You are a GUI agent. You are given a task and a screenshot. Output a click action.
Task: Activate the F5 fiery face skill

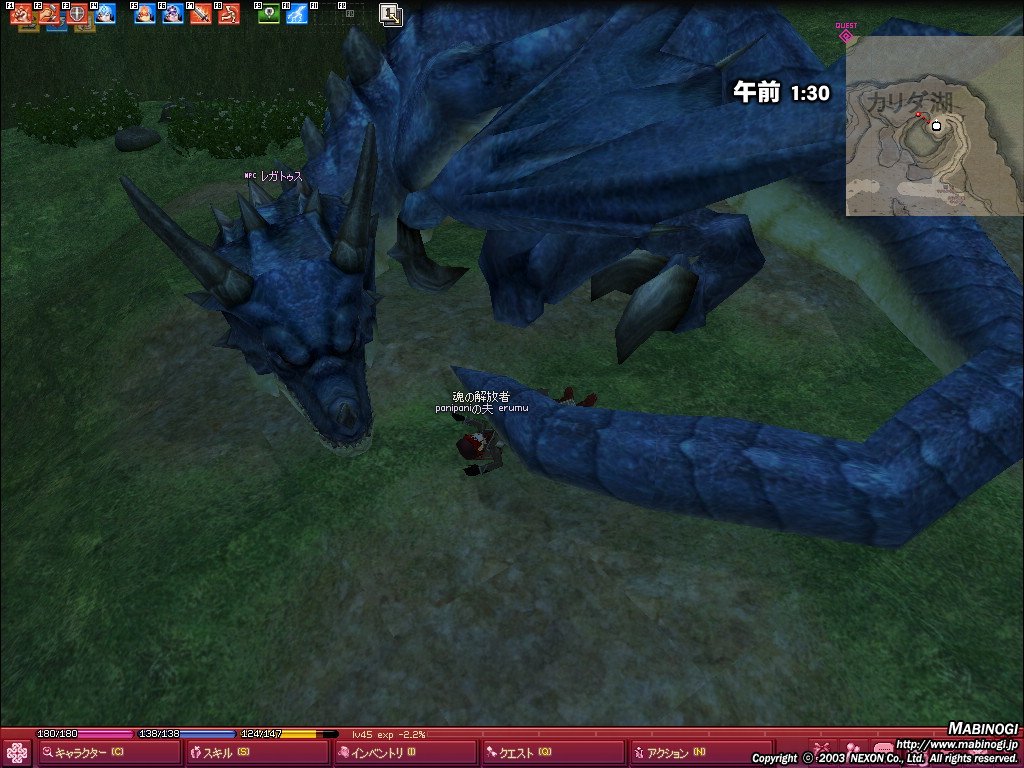tap(145, 14)
